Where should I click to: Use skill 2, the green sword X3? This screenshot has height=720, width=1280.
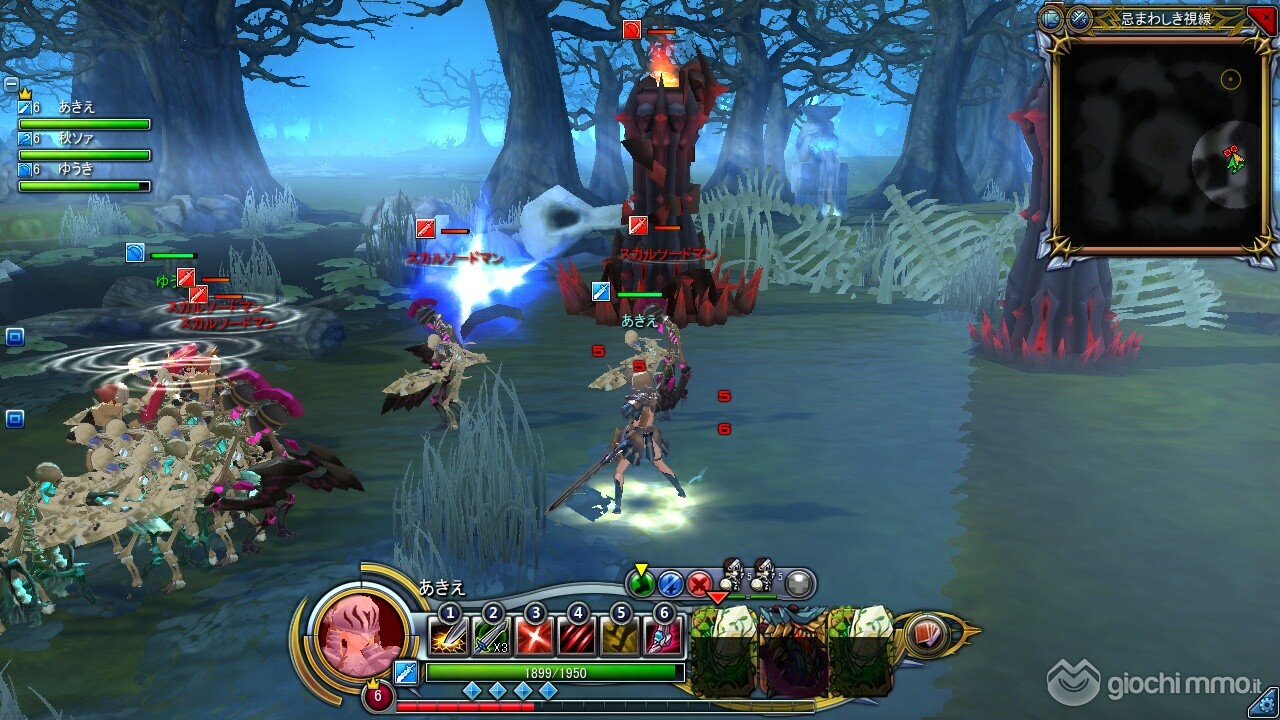coord(492,637)
